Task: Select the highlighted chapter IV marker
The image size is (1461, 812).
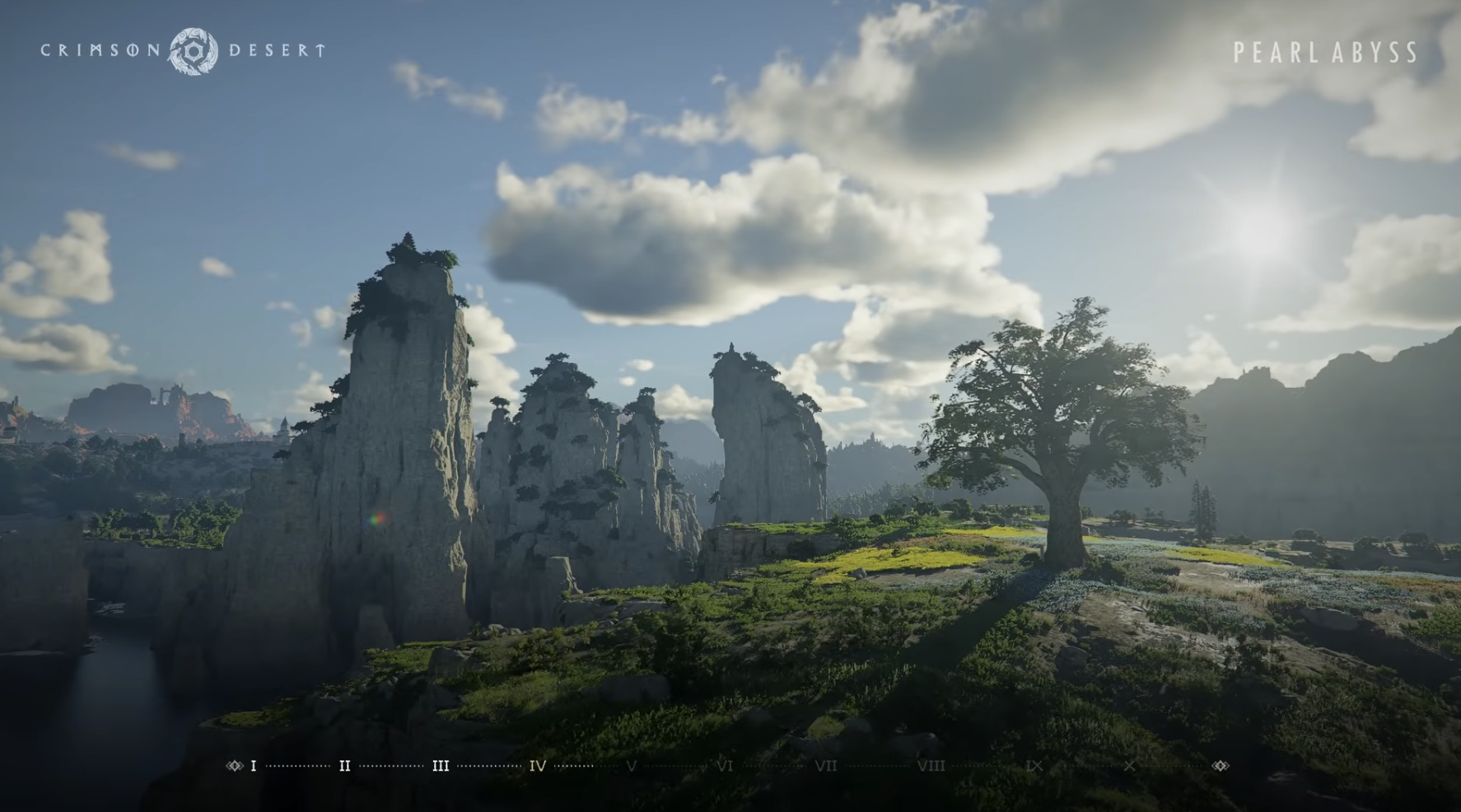Action: coord(537,766)
